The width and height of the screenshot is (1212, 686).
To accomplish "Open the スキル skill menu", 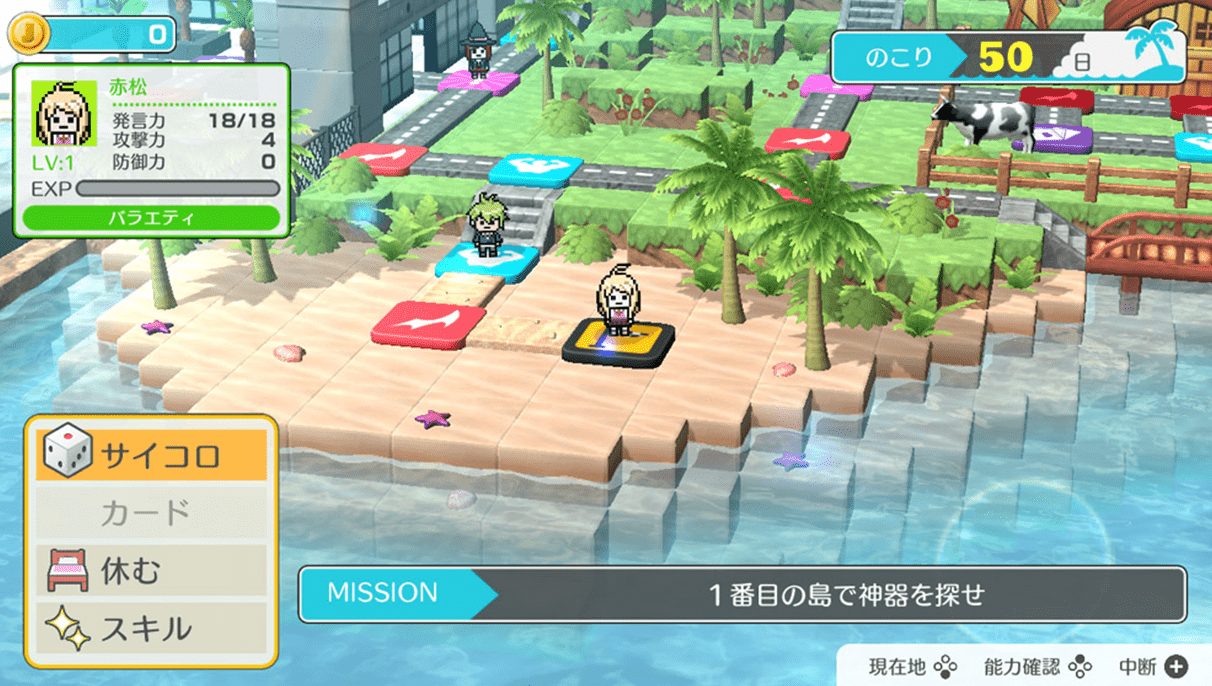I will pyautogui.click(x=152, y=629).
